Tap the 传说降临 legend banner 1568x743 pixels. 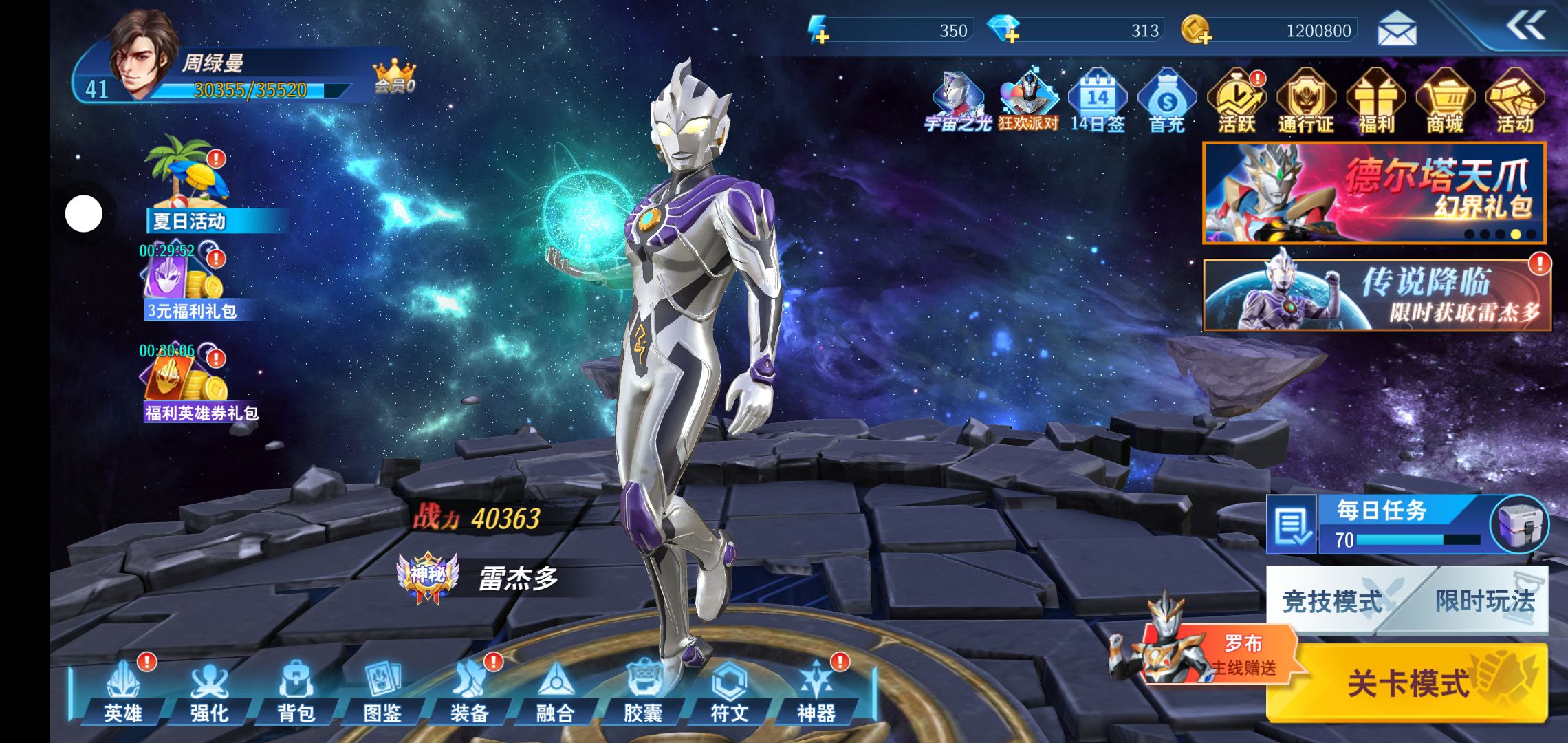pos(1375,294)
